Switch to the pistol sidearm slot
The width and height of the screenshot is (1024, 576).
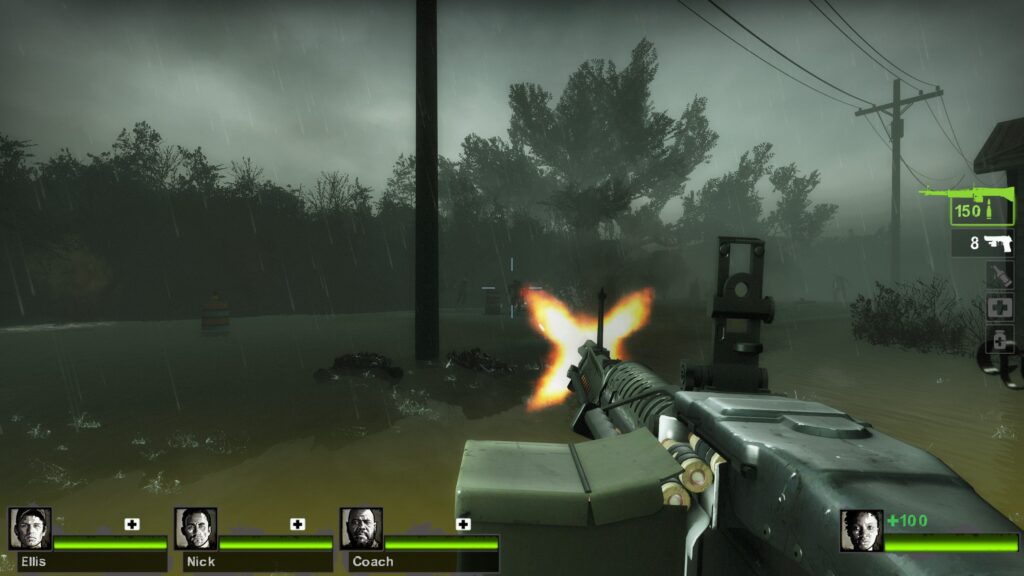[x=981, y=243]
